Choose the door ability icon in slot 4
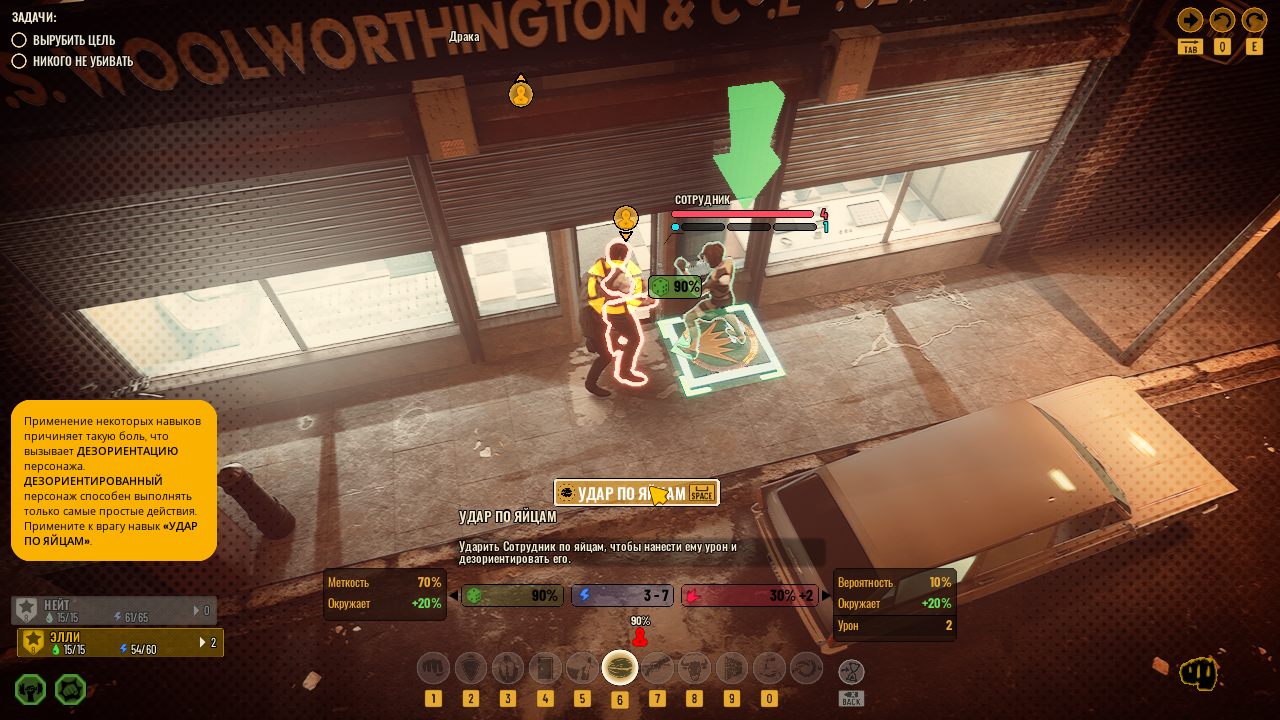The image size is (1280, 720). point(545,667)
